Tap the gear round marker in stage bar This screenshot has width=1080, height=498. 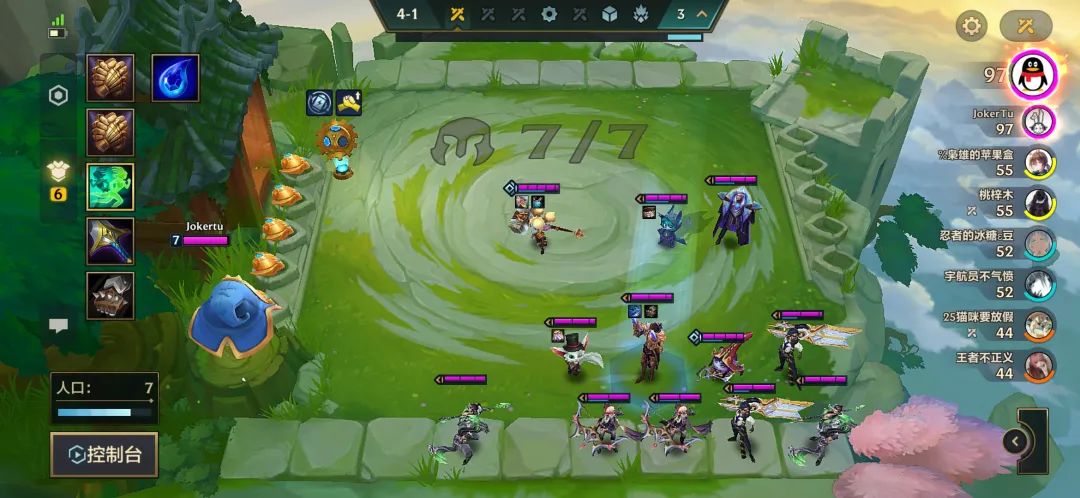[x=548, y=14]
